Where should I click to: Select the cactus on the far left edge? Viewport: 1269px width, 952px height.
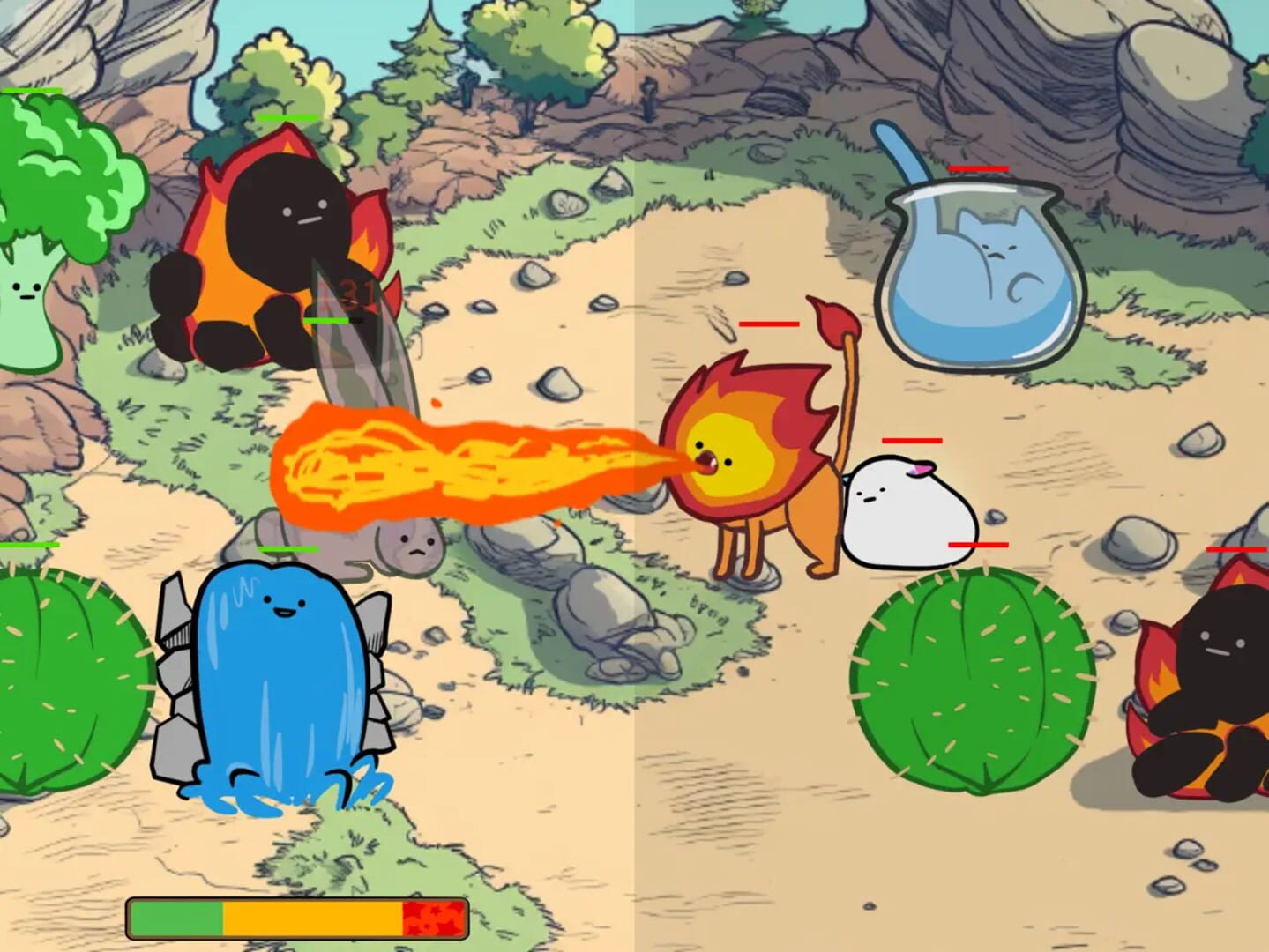[53, 679]
